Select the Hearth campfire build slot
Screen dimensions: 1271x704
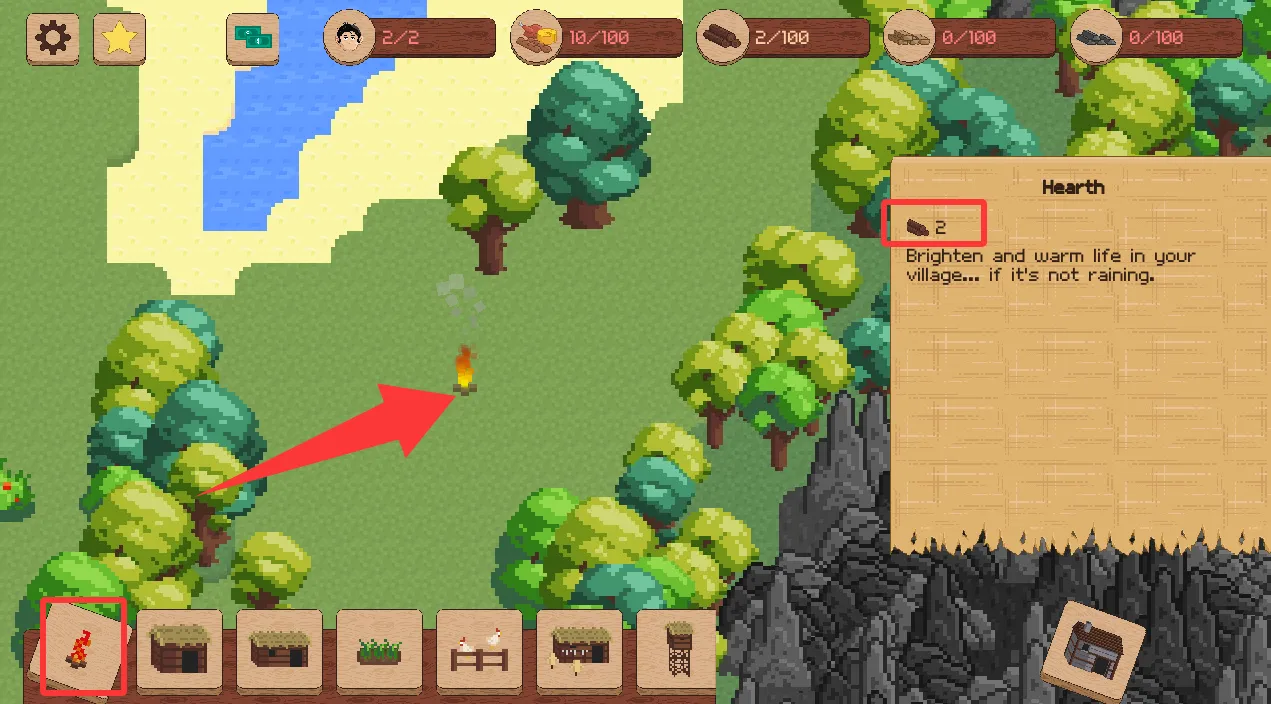[x=82, y=646]
